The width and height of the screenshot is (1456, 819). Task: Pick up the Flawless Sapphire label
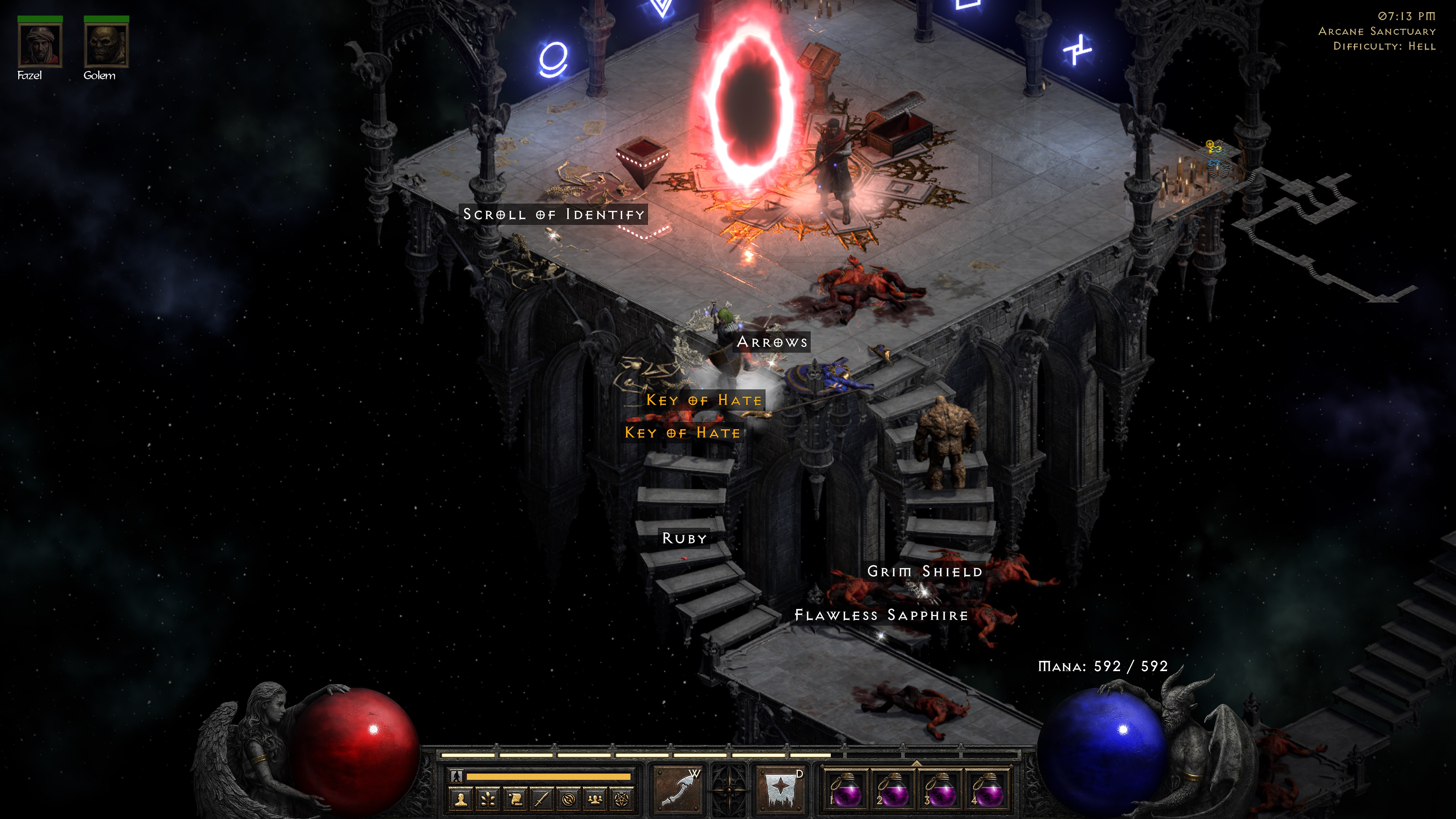click(881, 615)
